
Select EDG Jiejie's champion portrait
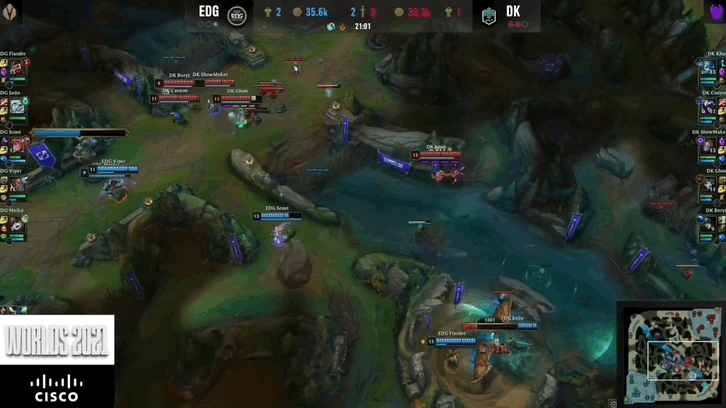17,107
